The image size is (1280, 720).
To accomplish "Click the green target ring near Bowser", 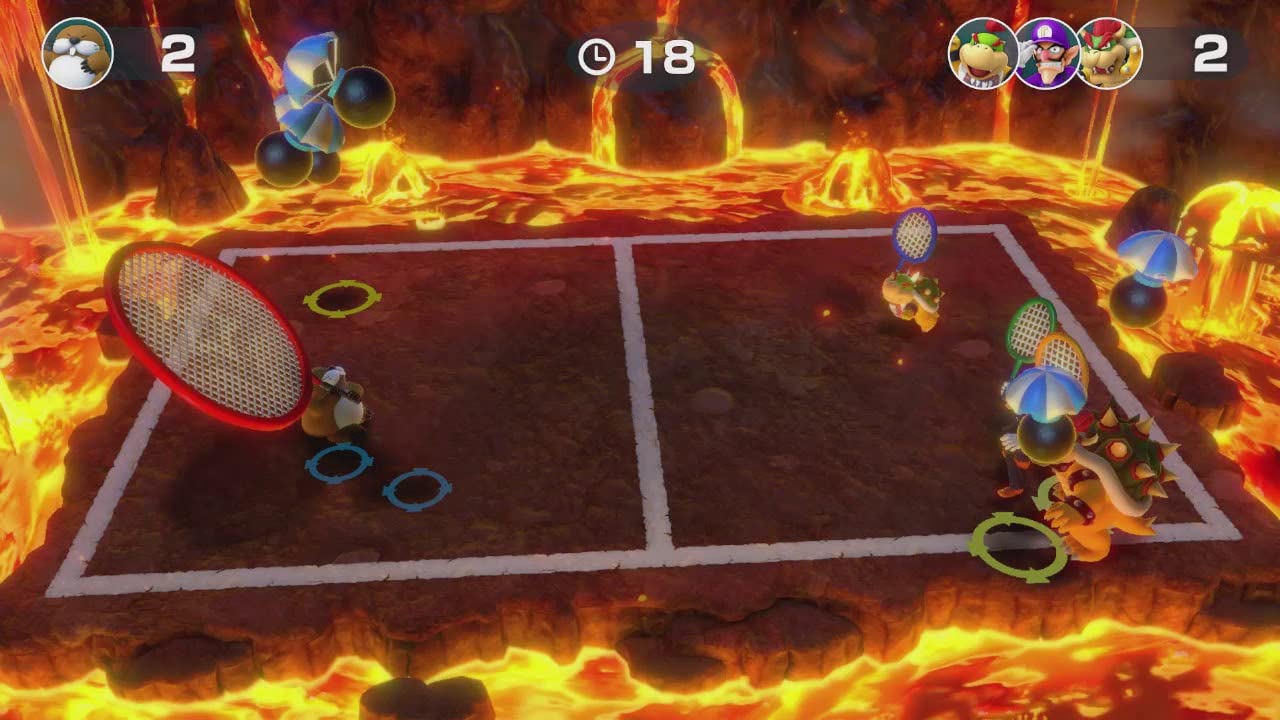I will [1013, 540].
